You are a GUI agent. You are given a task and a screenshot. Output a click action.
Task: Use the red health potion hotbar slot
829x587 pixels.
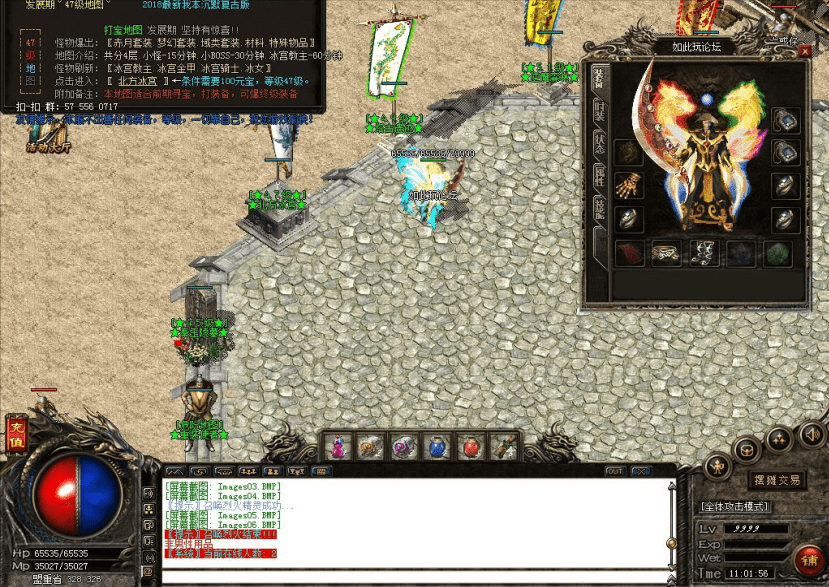click(x=468, y=445)
